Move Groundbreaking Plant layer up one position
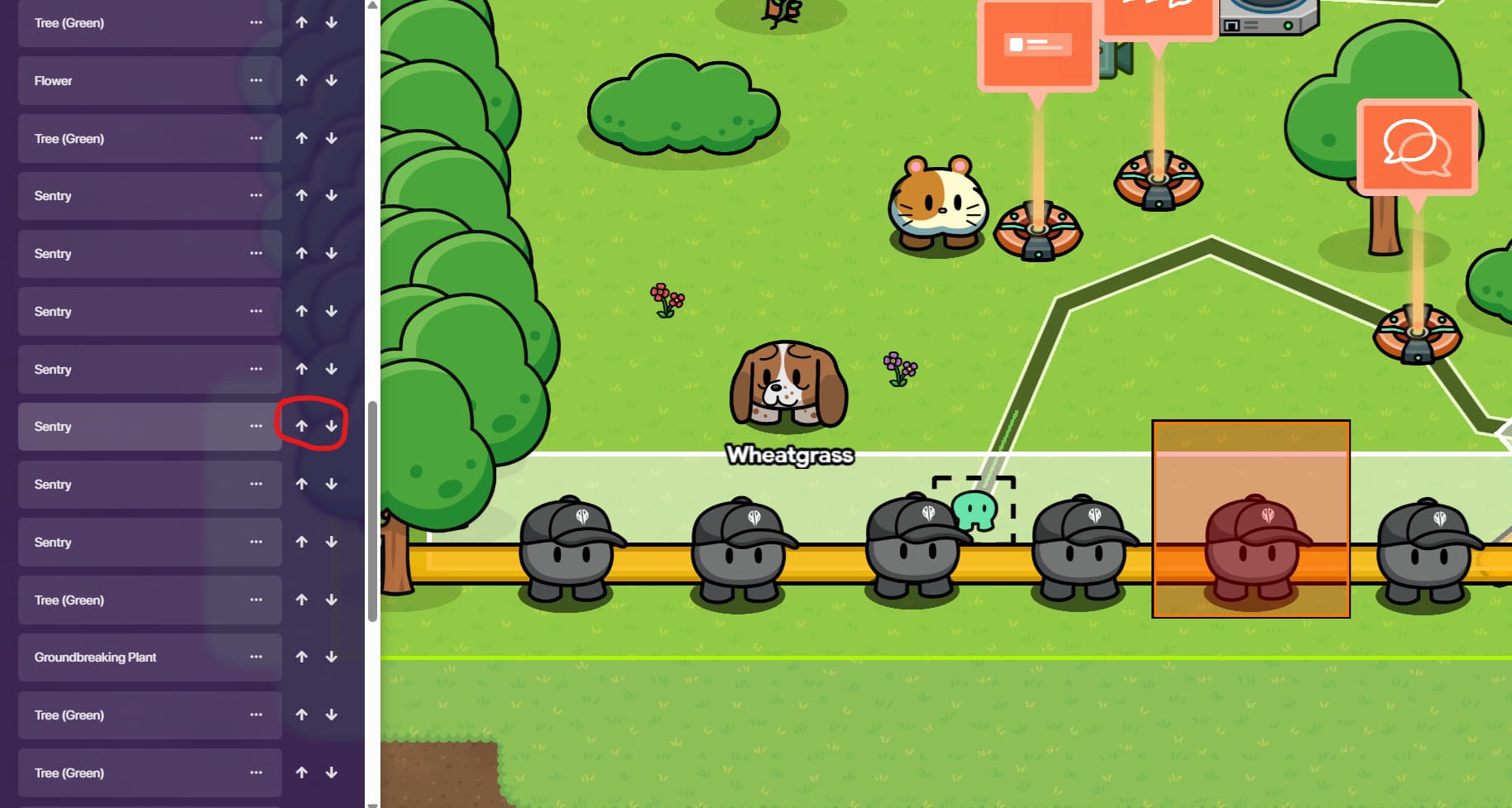Viewport: 1512px width, 808px height. 302,657
